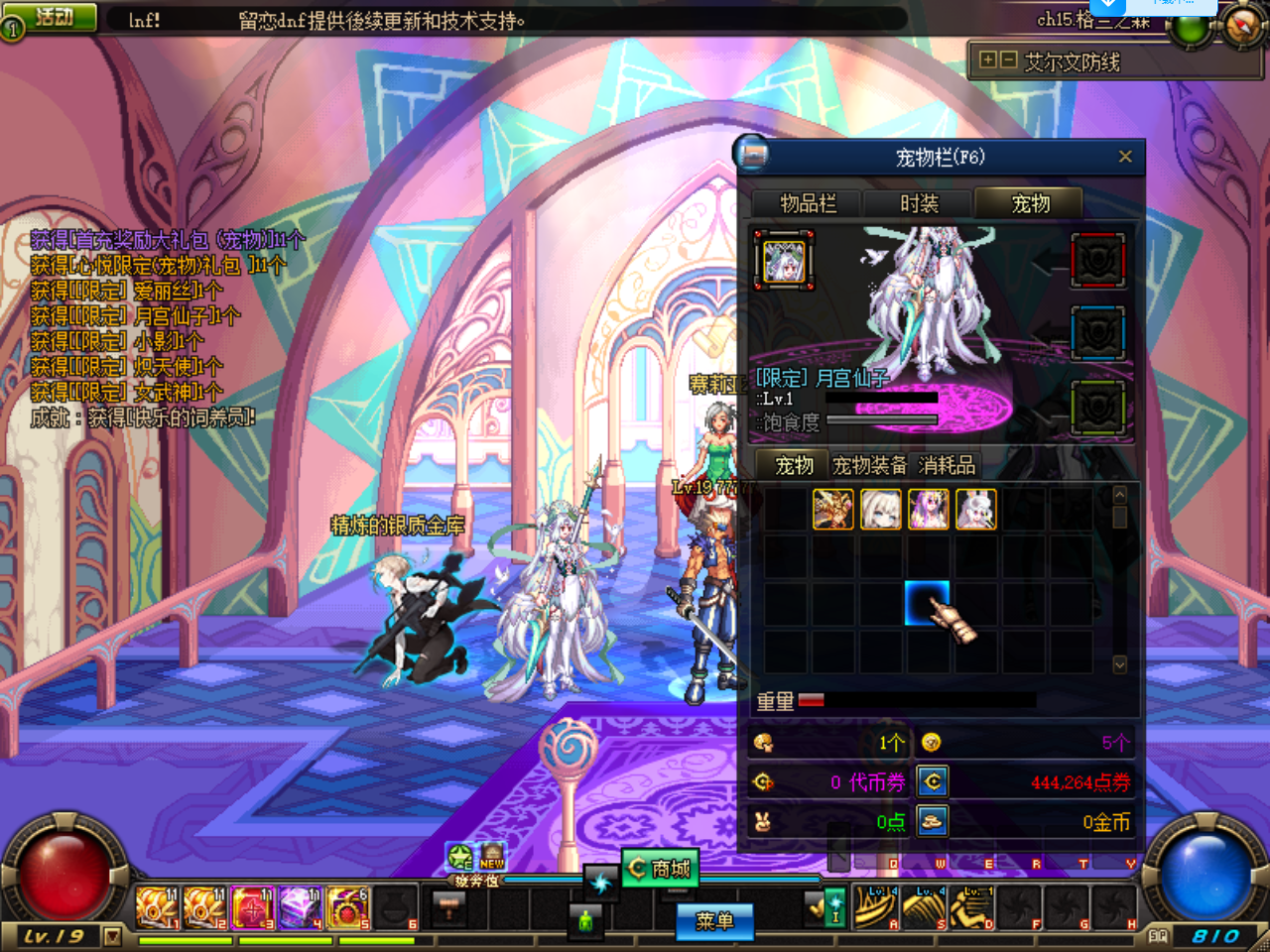This screenshot has width=1270, height=952.
Task: Open the 菜单 game menu
Action: click(715, 922)
